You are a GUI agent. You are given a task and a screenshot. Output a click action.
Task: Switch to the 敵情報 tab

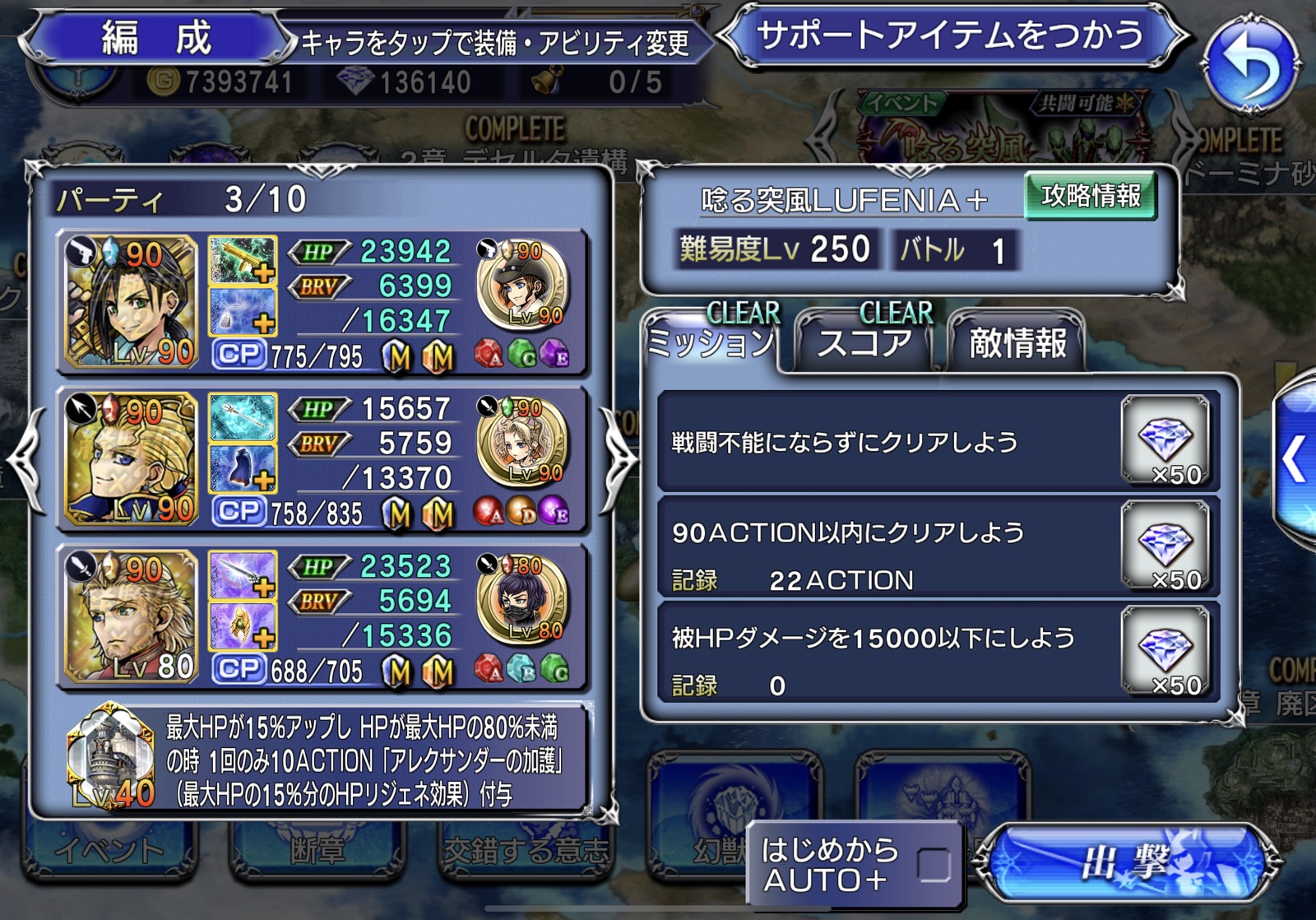[x=1017, y=342]
